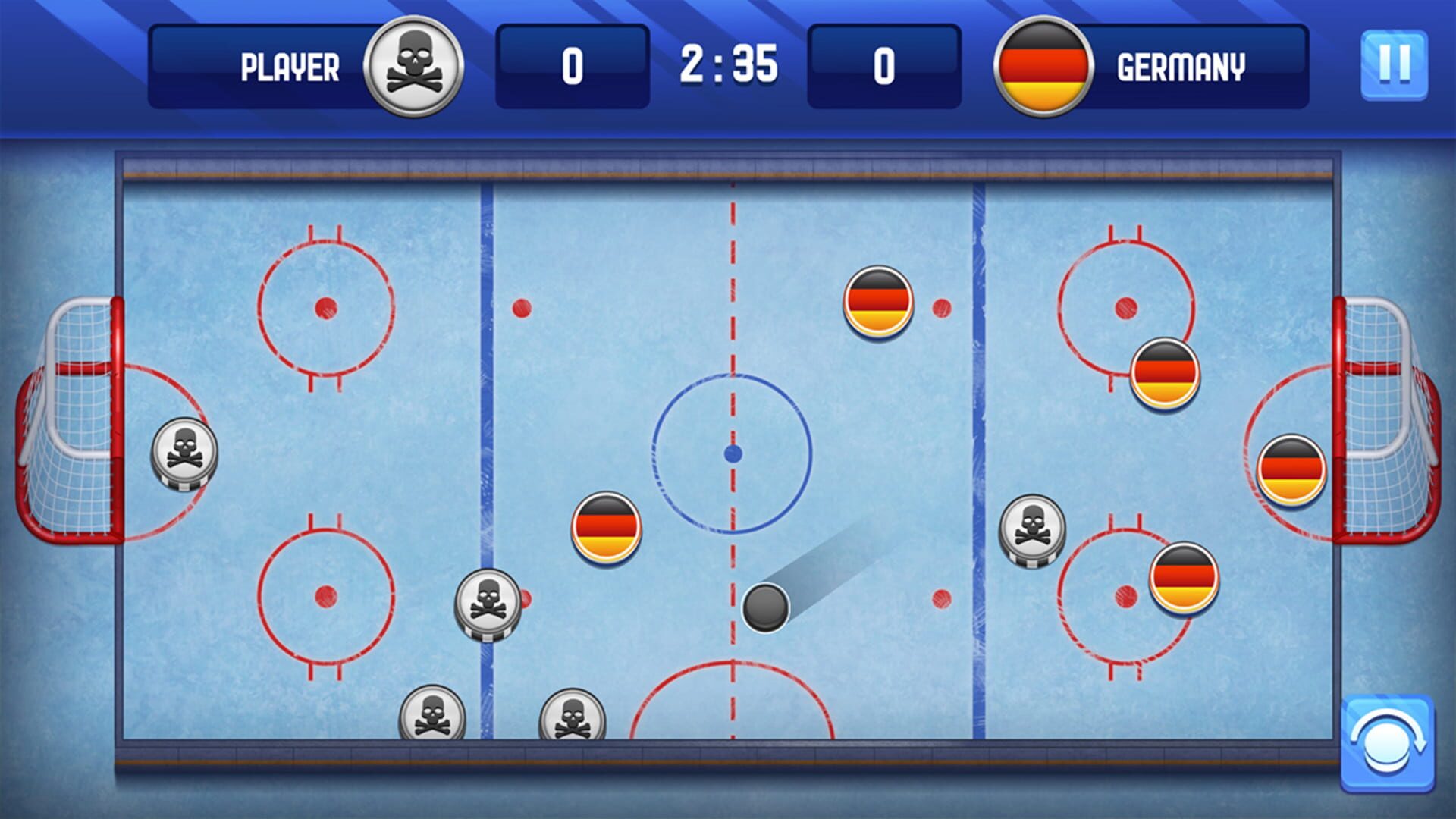Click the PLAYER name label on scoreboard
1456x819 pixels.
289,67
